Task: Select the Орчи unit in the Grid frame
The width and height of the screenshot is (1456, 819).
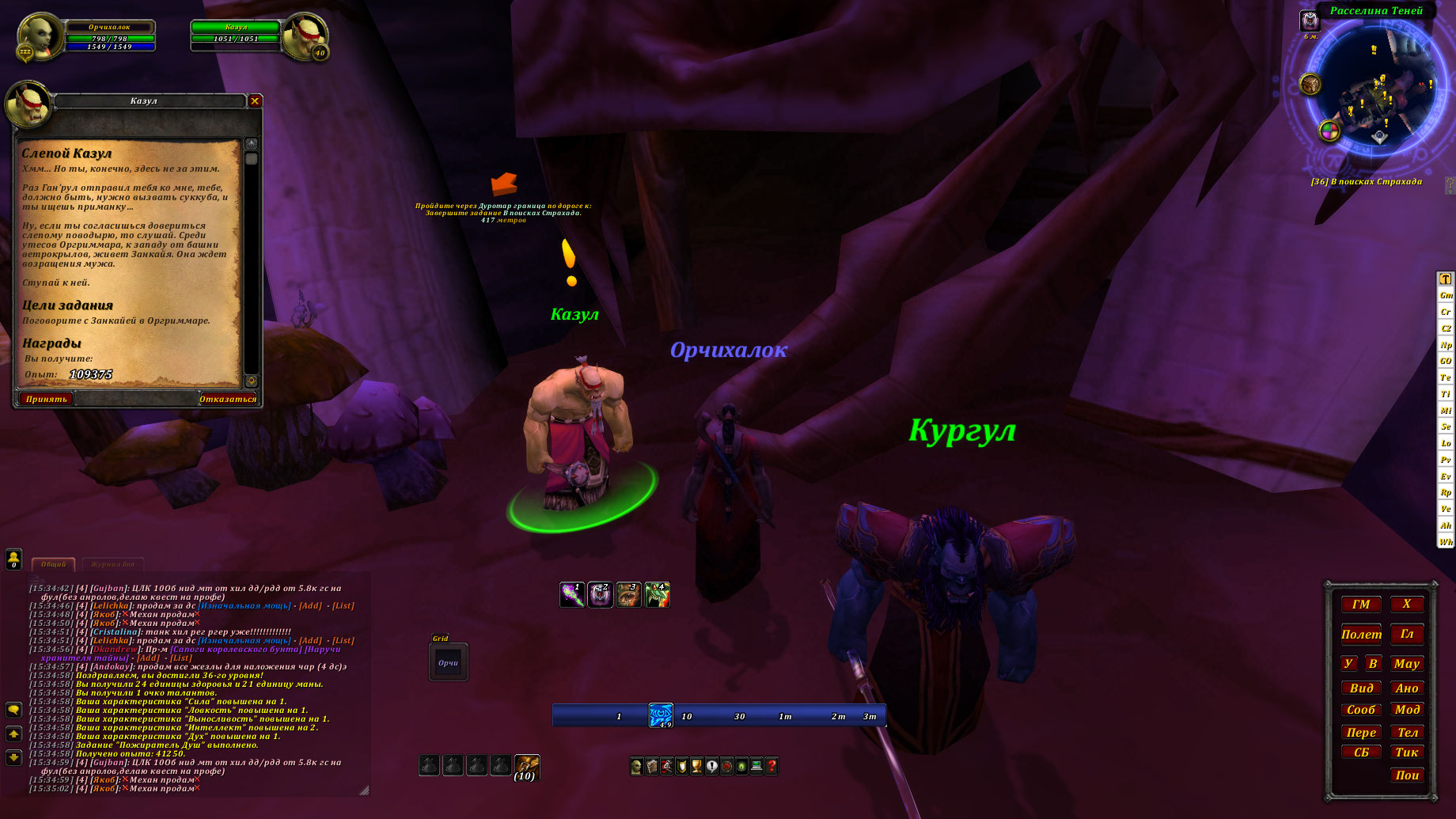Action: coord(448,663)
